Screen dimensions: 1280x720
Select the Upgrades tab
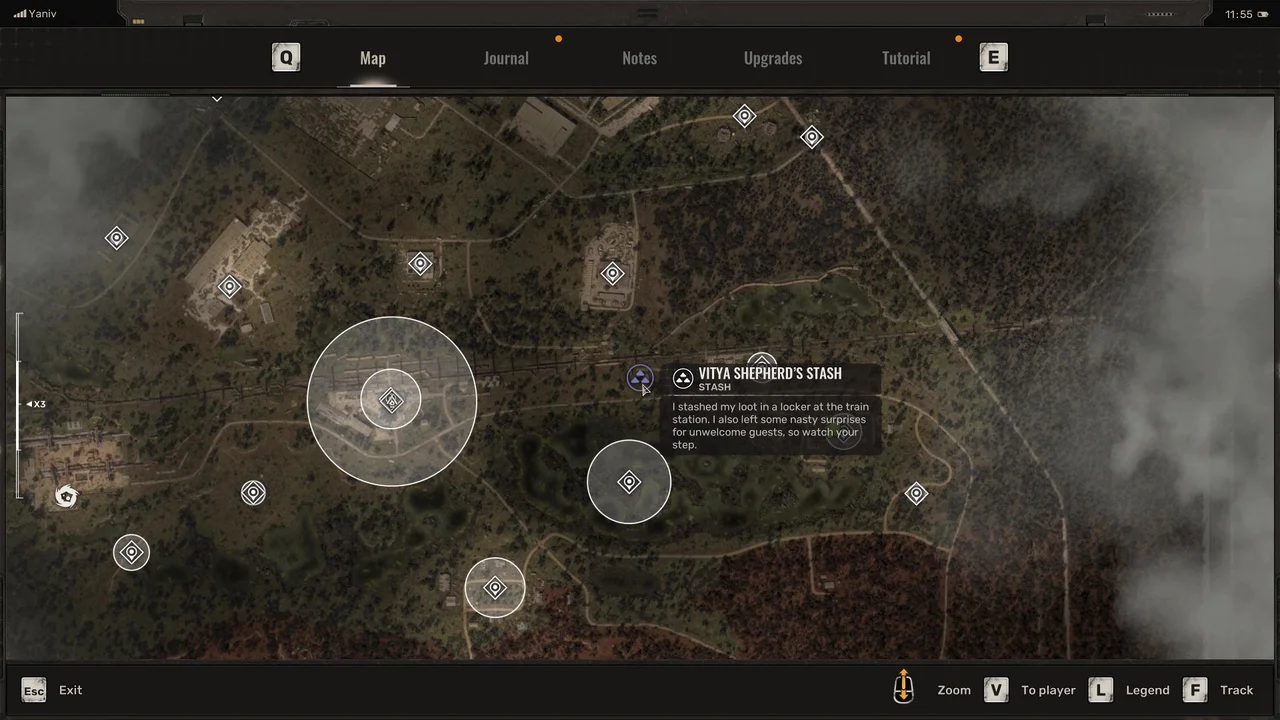coord(773,58)
